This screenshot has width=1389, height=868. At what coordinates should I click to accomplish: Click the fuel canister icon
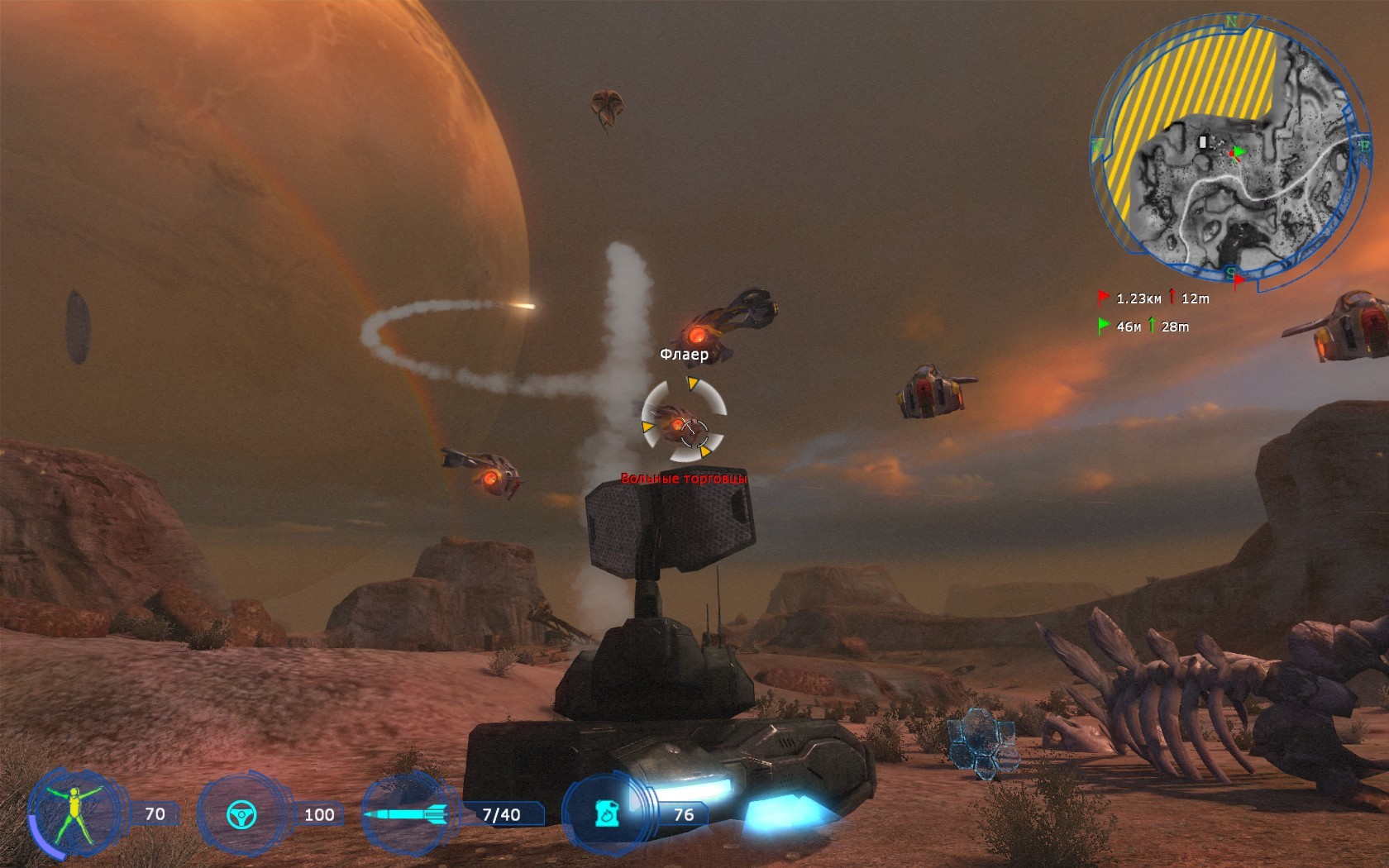point(608,814)
